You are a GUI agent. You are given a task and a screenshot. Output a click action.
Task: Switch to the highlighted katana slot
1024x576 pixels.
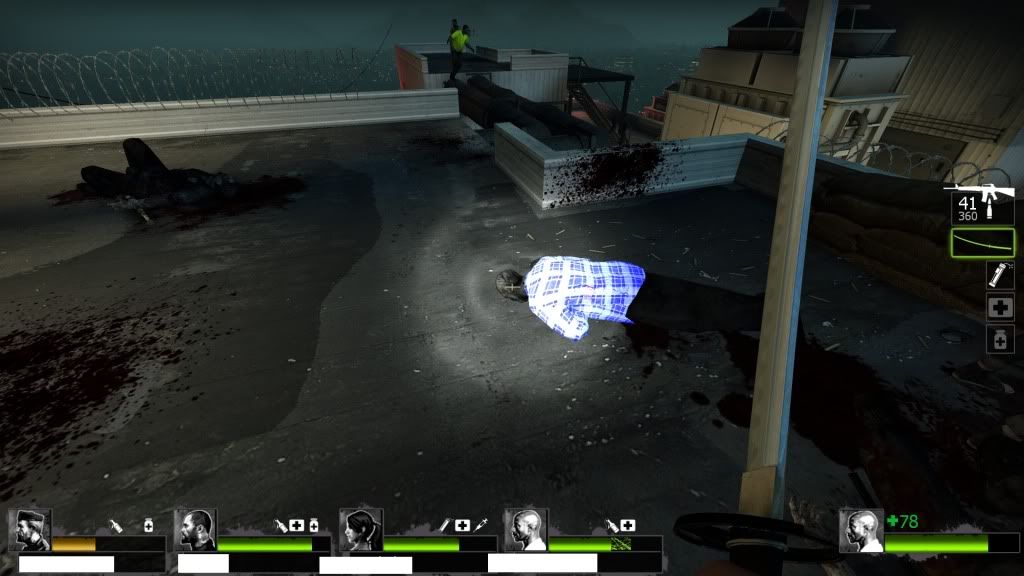point(983,243)
